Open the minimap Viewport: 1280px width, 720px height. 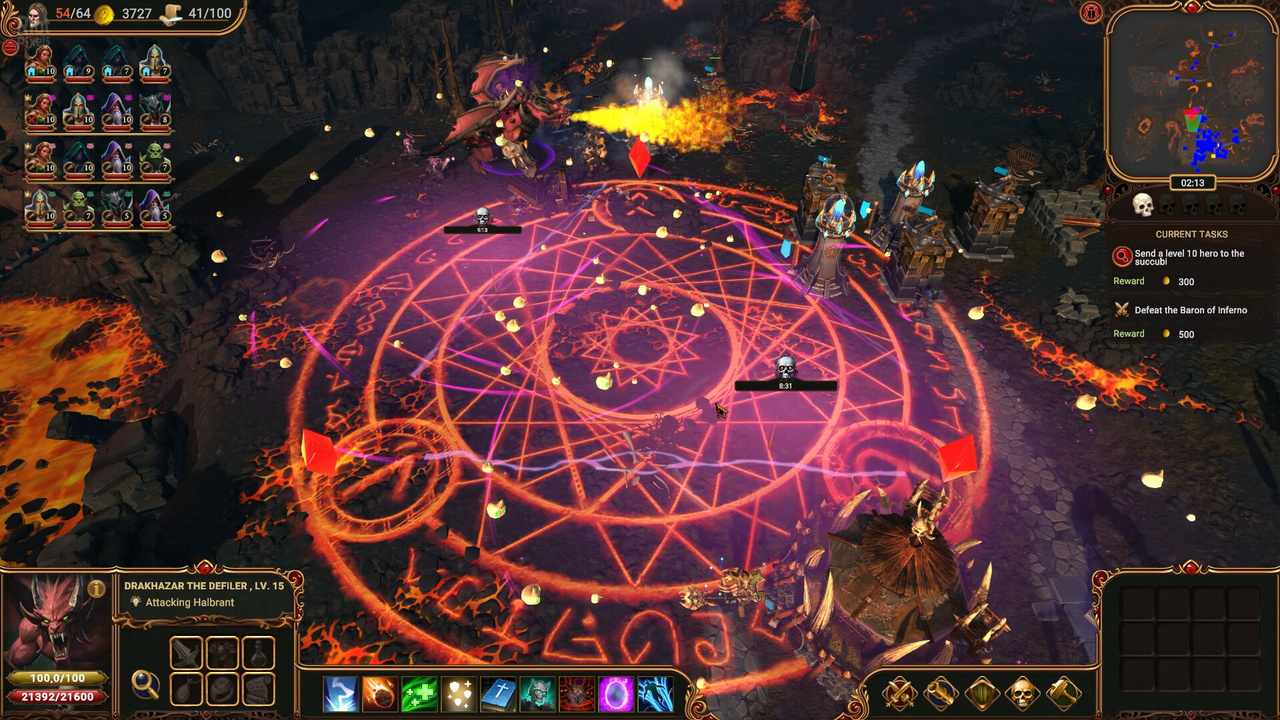(x=1191, y=93)
